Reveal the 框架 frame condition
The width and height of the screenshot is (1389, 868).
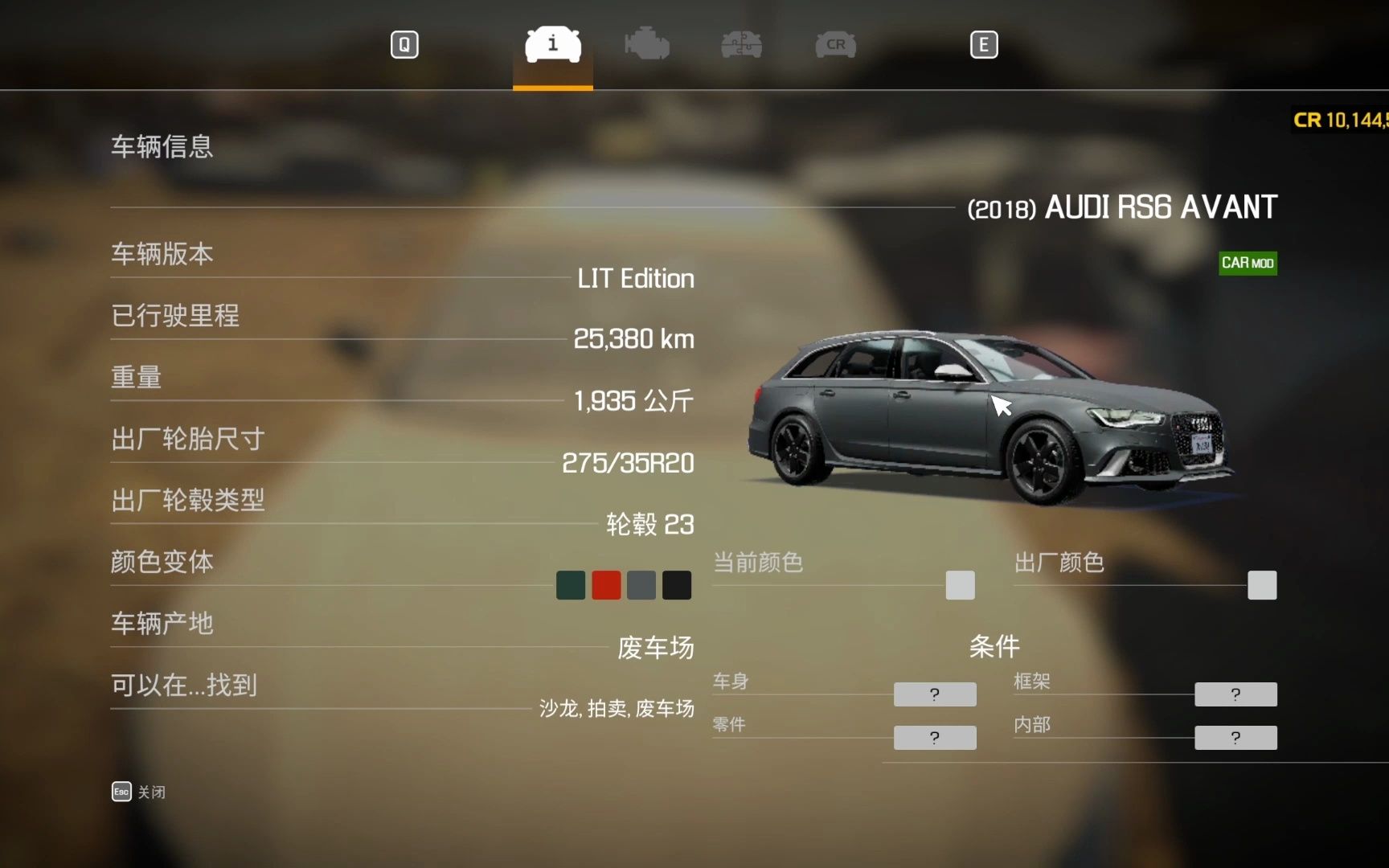(x=1235, y=694)
